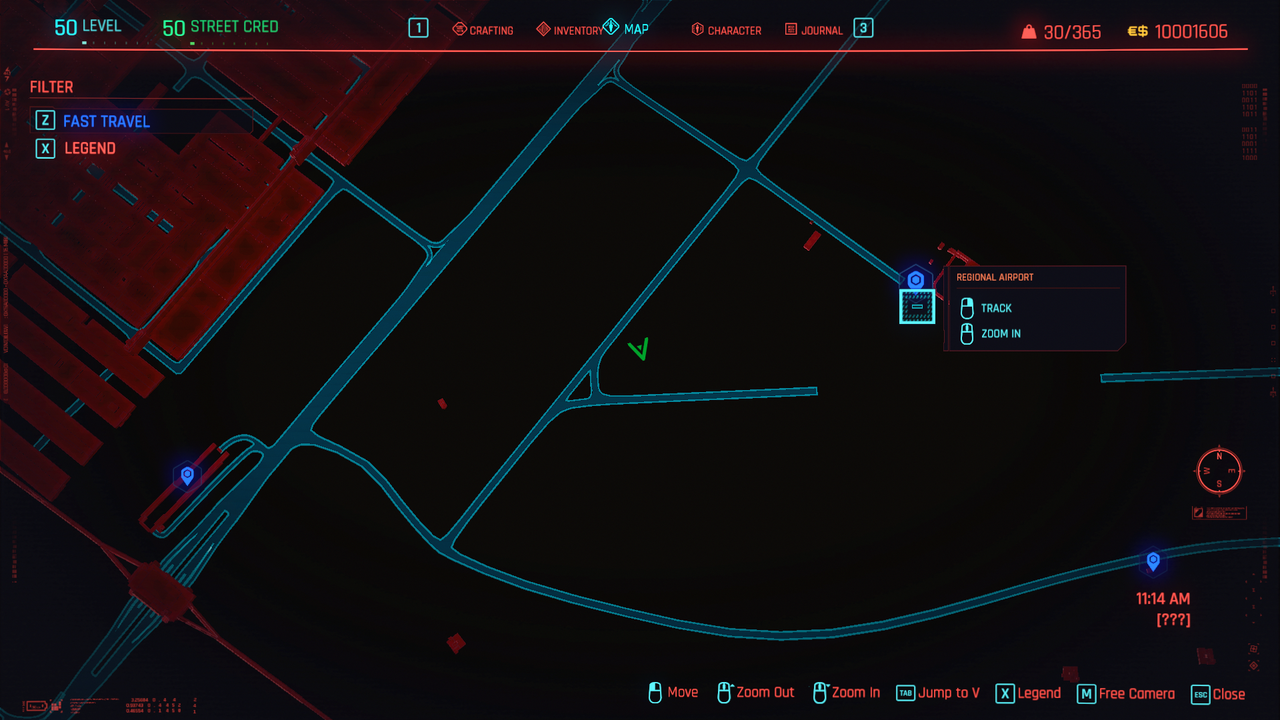The image size is (1280, 720).
Task: Select the Regional Airport fast travel marker
Action: click(x=915, y=281)
